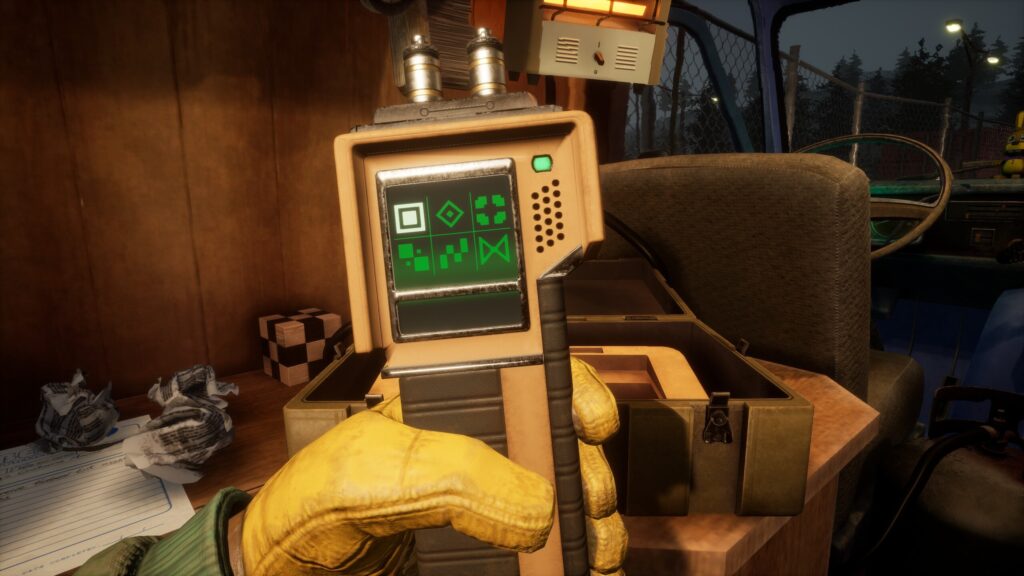Select the staircase blocks symbol

(453, 254)
